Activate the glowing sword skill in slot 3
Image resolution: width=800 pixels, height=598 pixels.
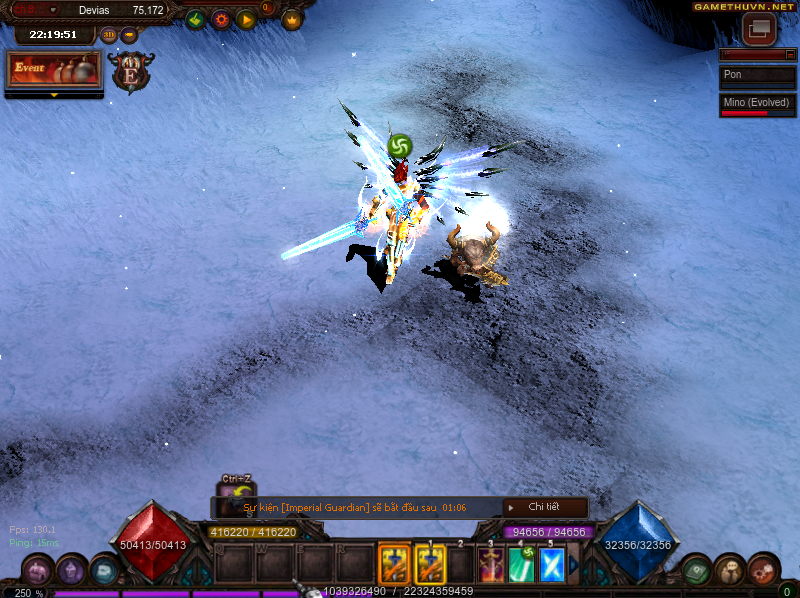[491, 565]
